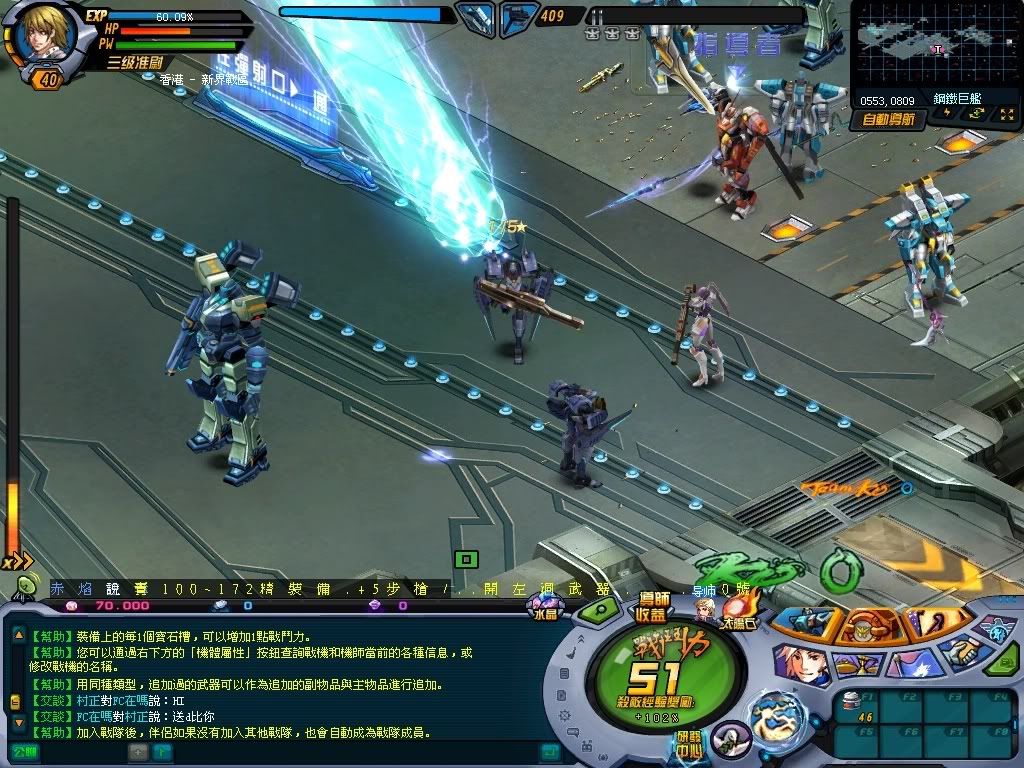This screenshot has width=1024, height=768.
Task: Click the green magnifier search button
Action: click(x=600, y=609)
